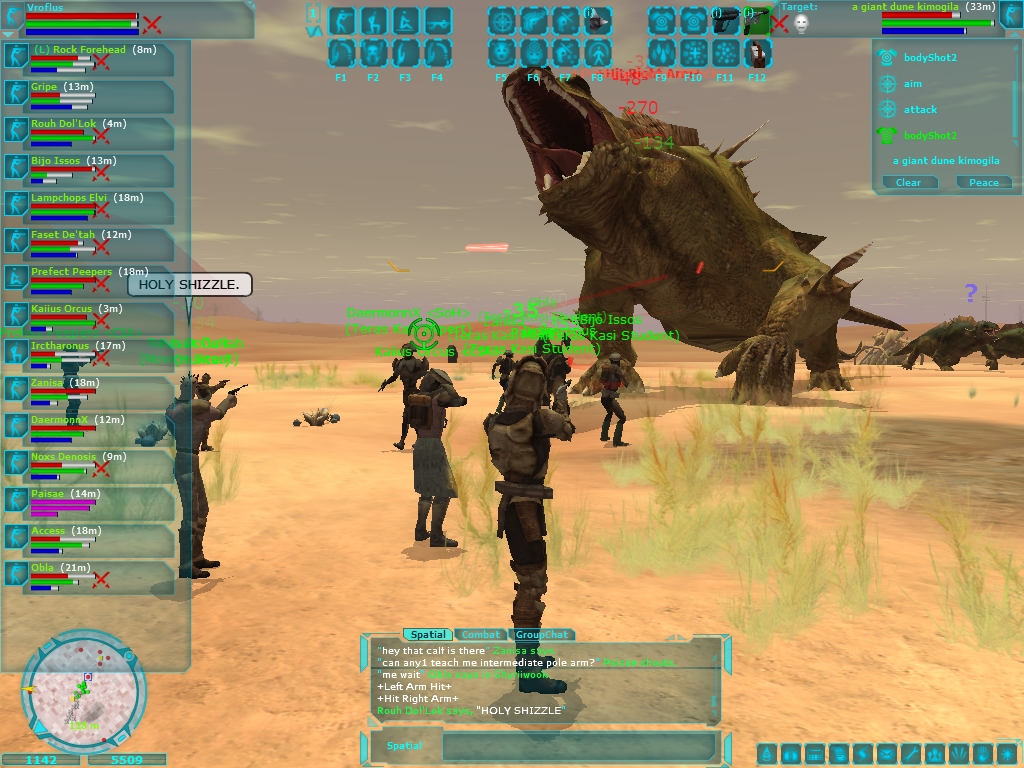Select the queued attack command
The height and width of the screenshot is (768, 1024).
(x=920, y=110)
